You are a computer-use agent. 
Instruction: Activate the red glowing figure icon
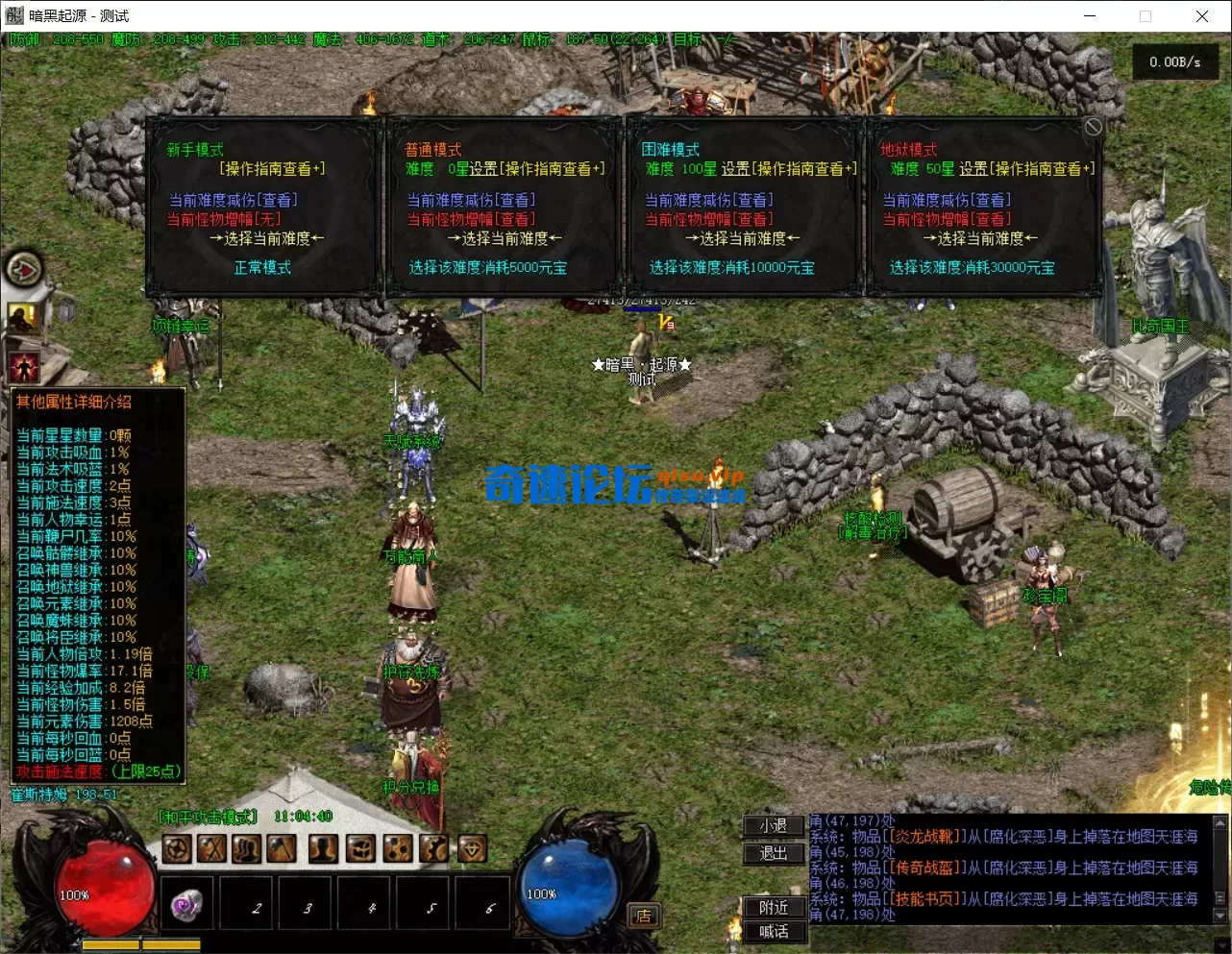pos(23,366)
